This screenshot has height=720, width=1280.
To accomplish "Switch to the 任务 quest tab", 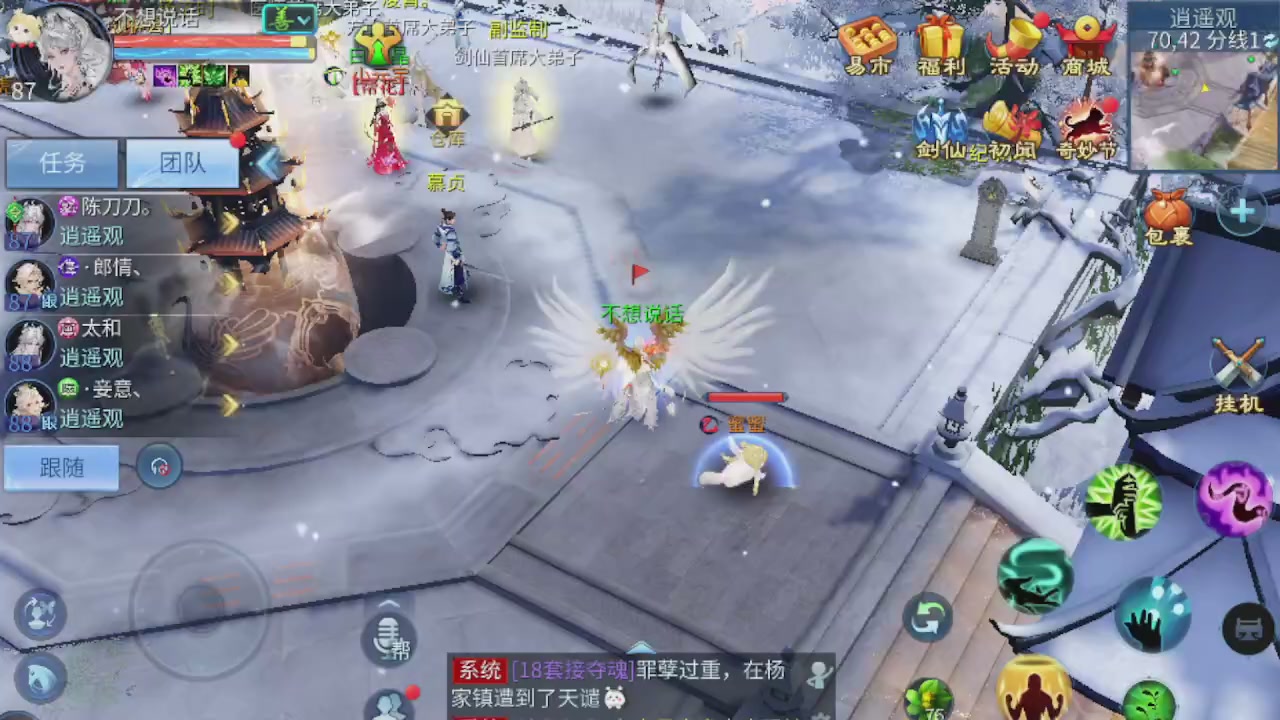I will tap(62, 163).
